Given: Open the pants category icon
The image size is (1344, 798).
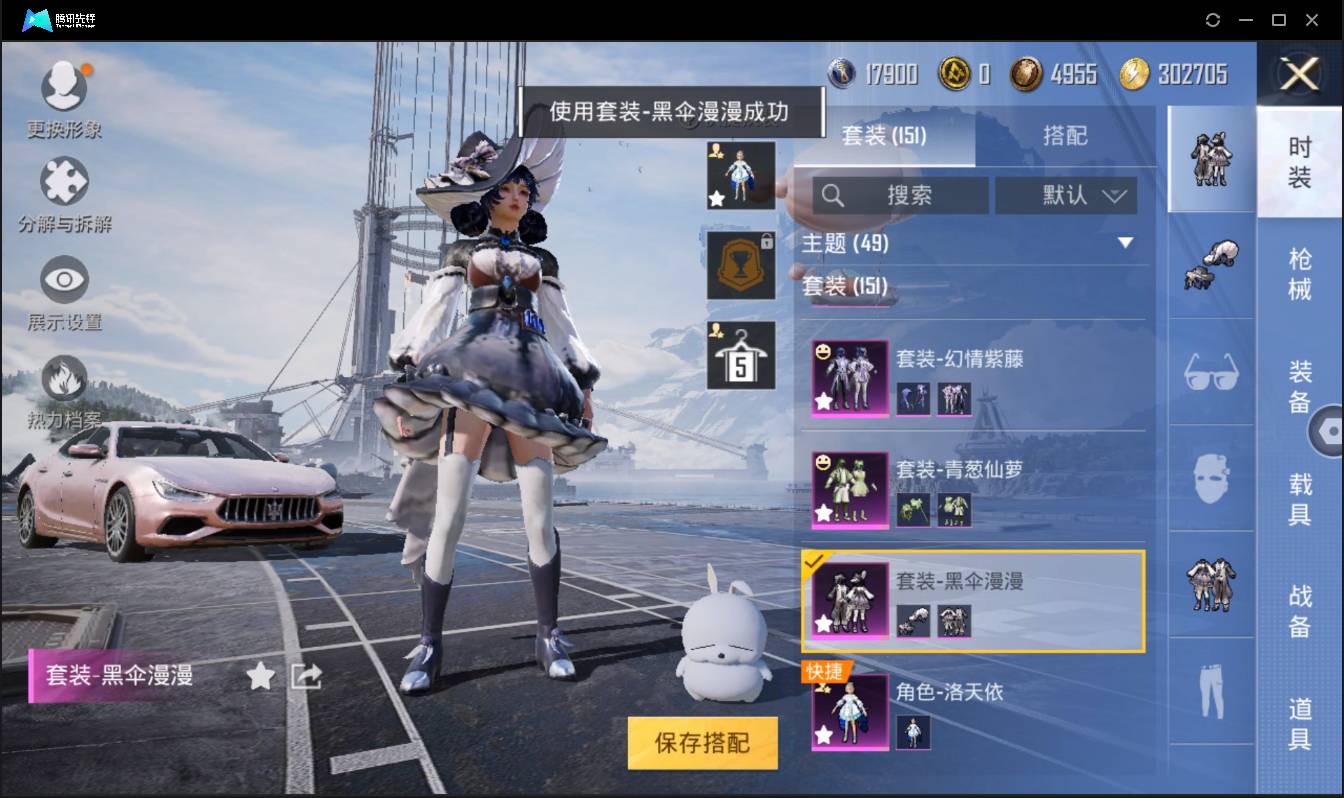Looking at the screenshot, I should pos(1211,687).
